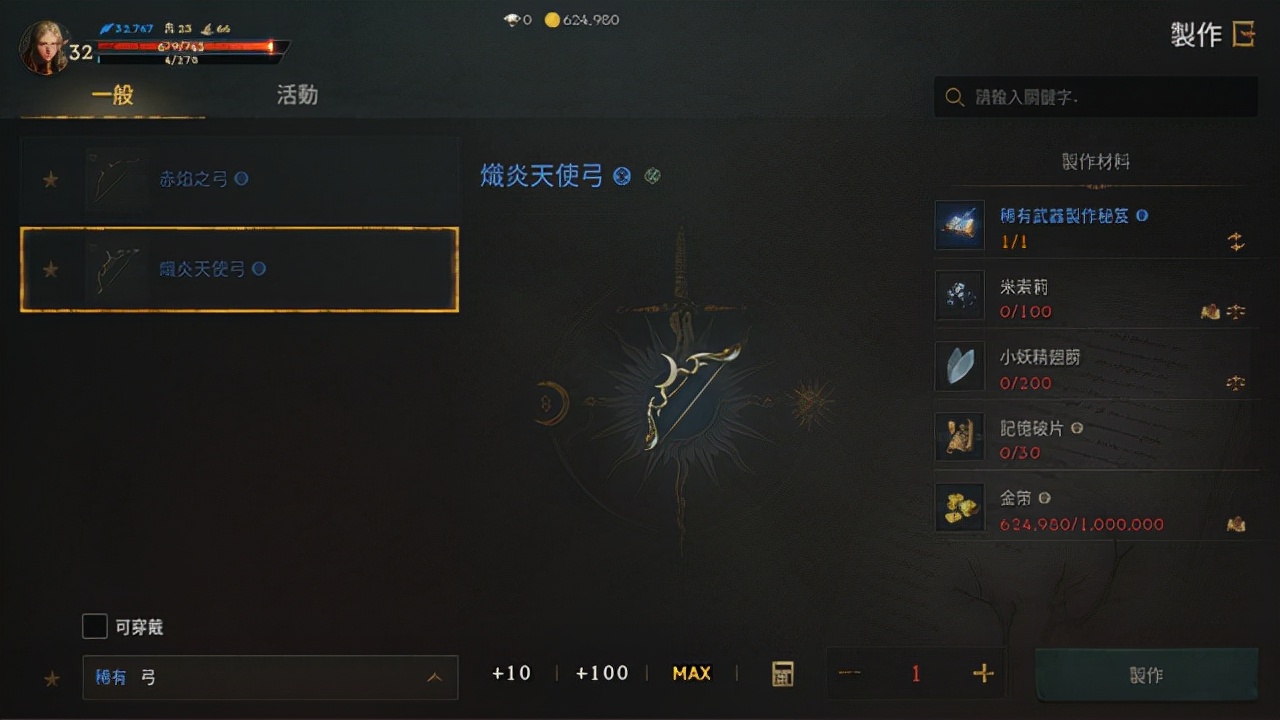Collapse the 稀有 弓 filter dropdown

coord(436,677)
